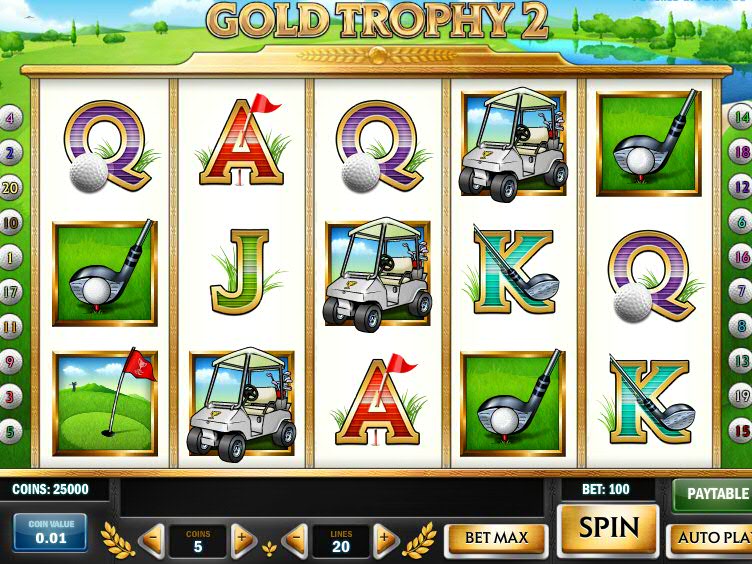The image size is (752, 564).
Task: Add more active lines
Action: point(386,541)
